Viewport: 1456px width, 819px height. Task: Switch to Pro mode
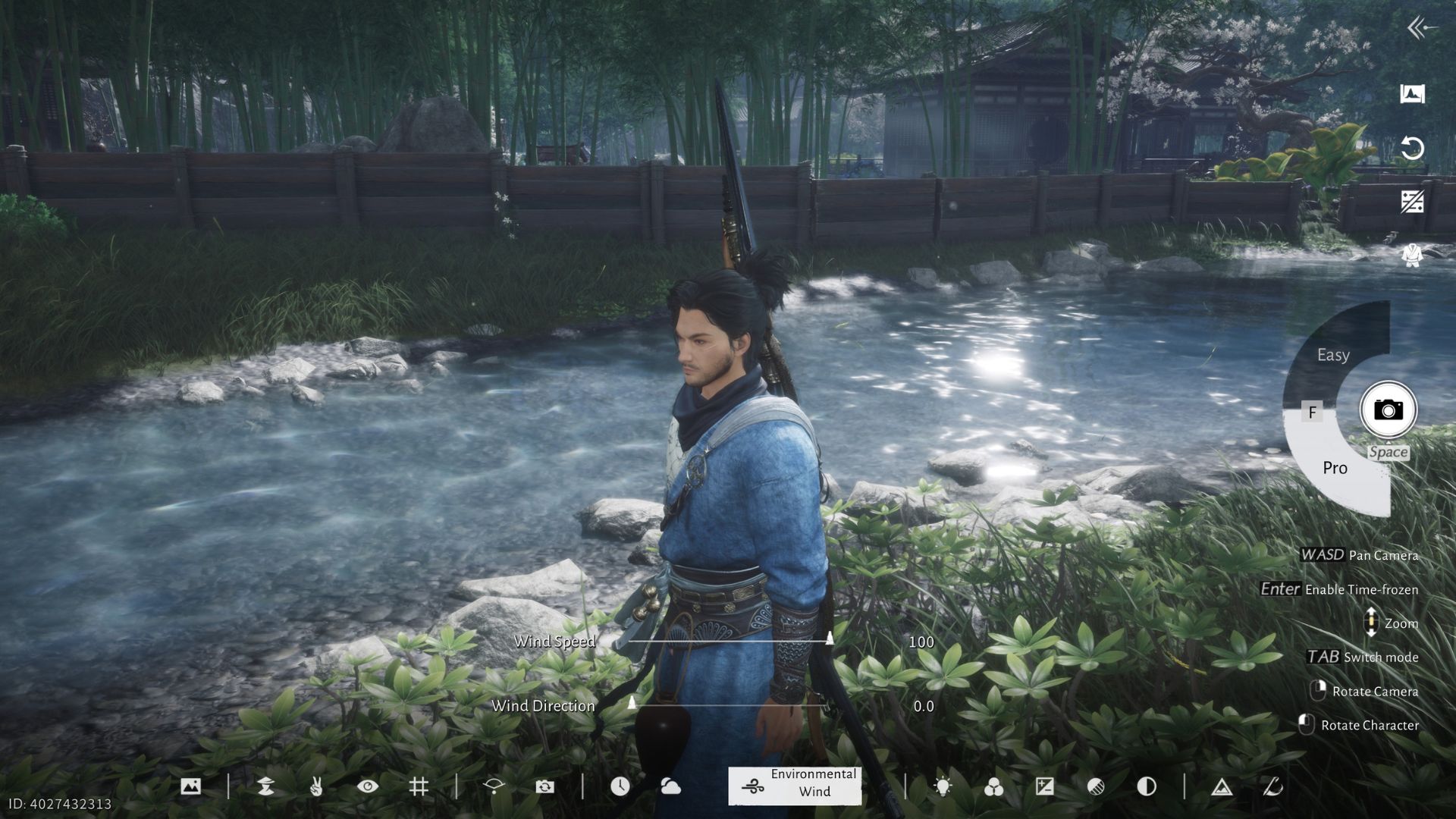pyautogui.click(x=1335, y=468)
